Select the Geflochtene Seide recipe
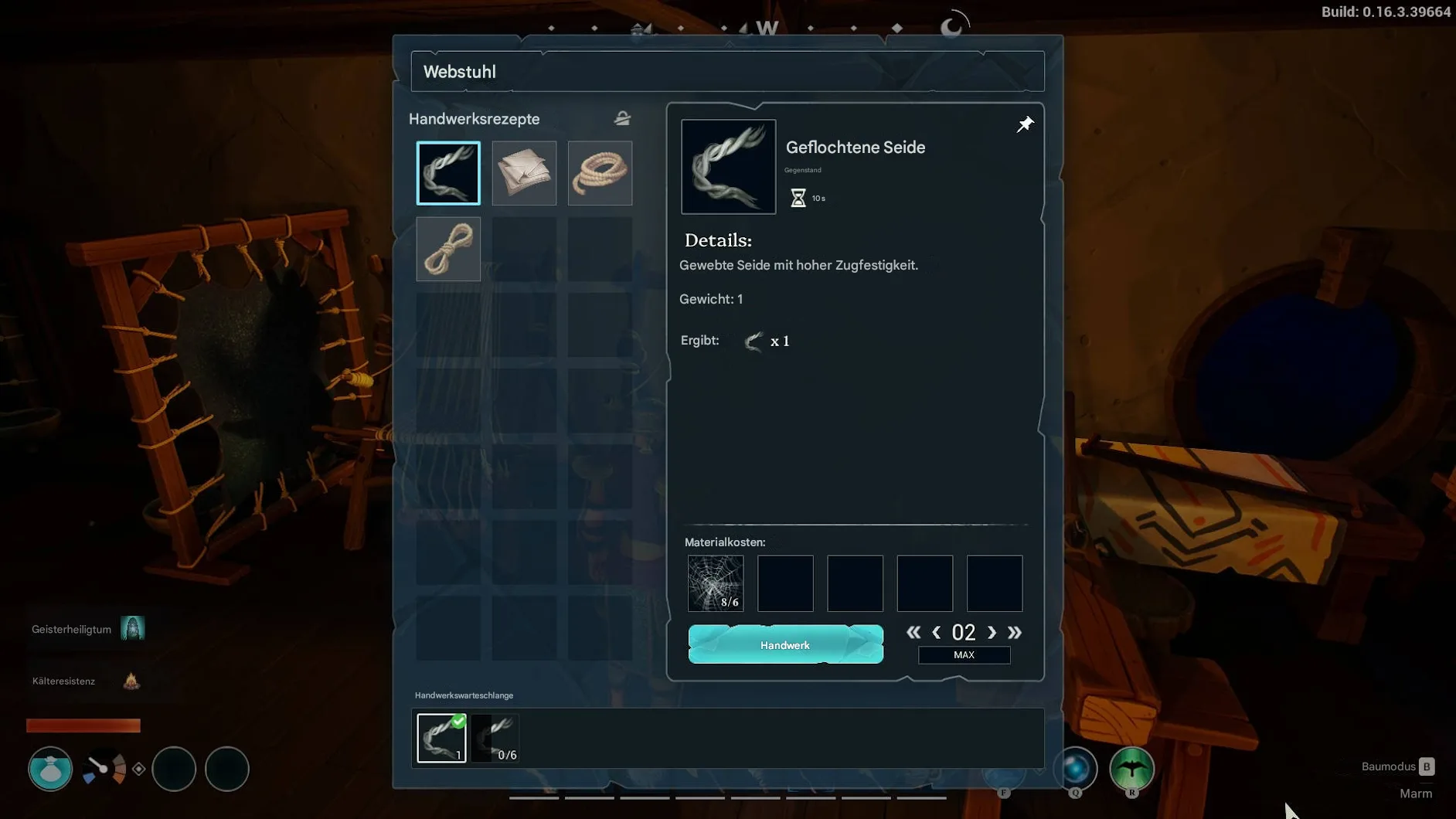The height and width of the screenshot is (819, 1456). [448, 173]
